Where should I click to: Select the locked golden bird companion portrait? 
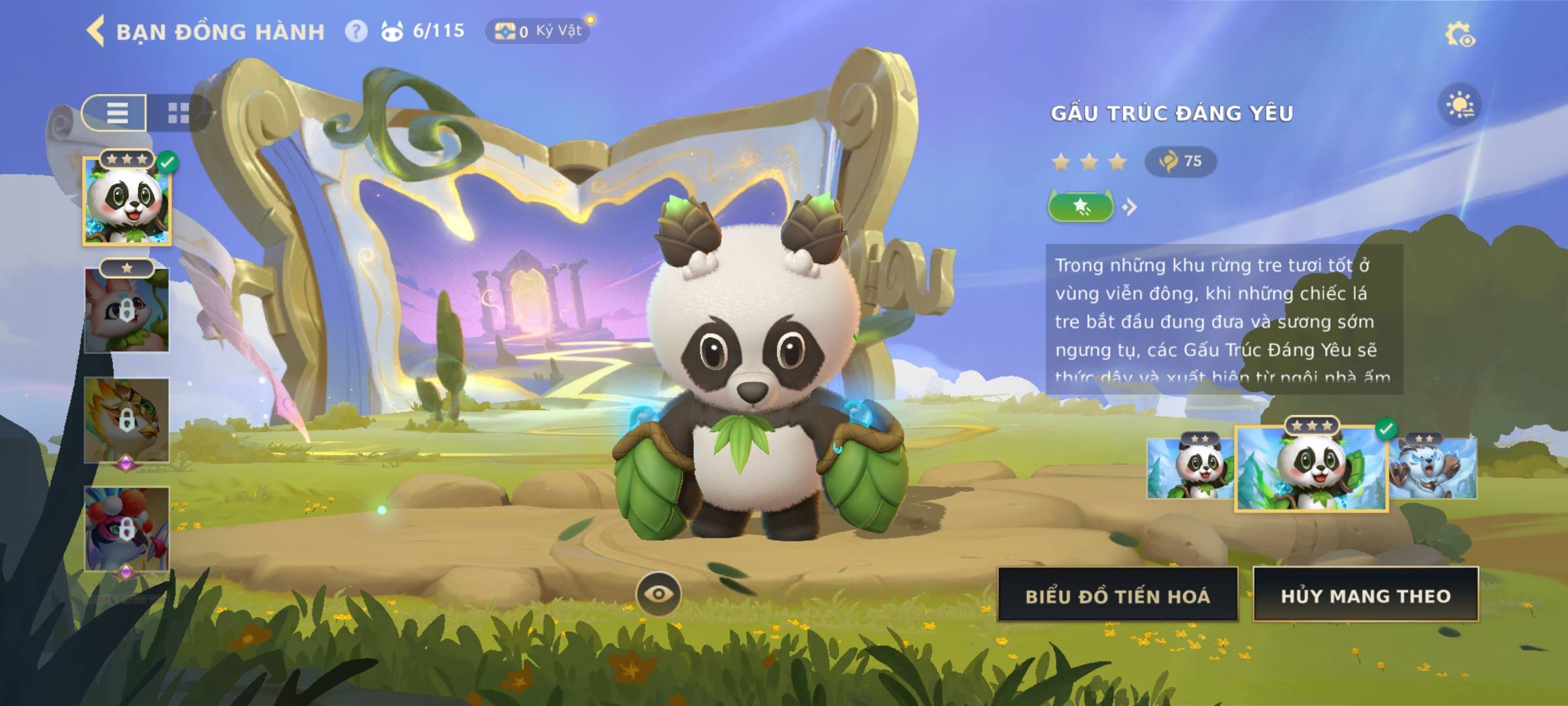127,420
